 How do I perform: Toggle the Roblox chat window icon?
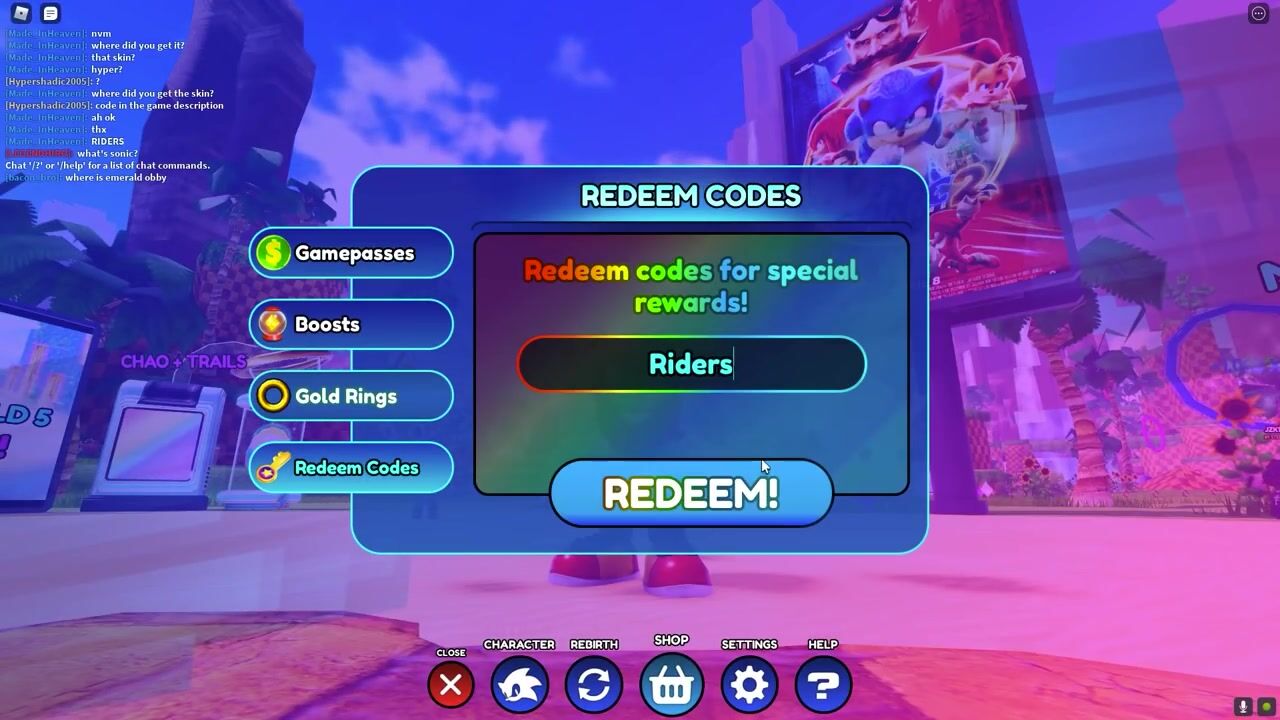50,13
